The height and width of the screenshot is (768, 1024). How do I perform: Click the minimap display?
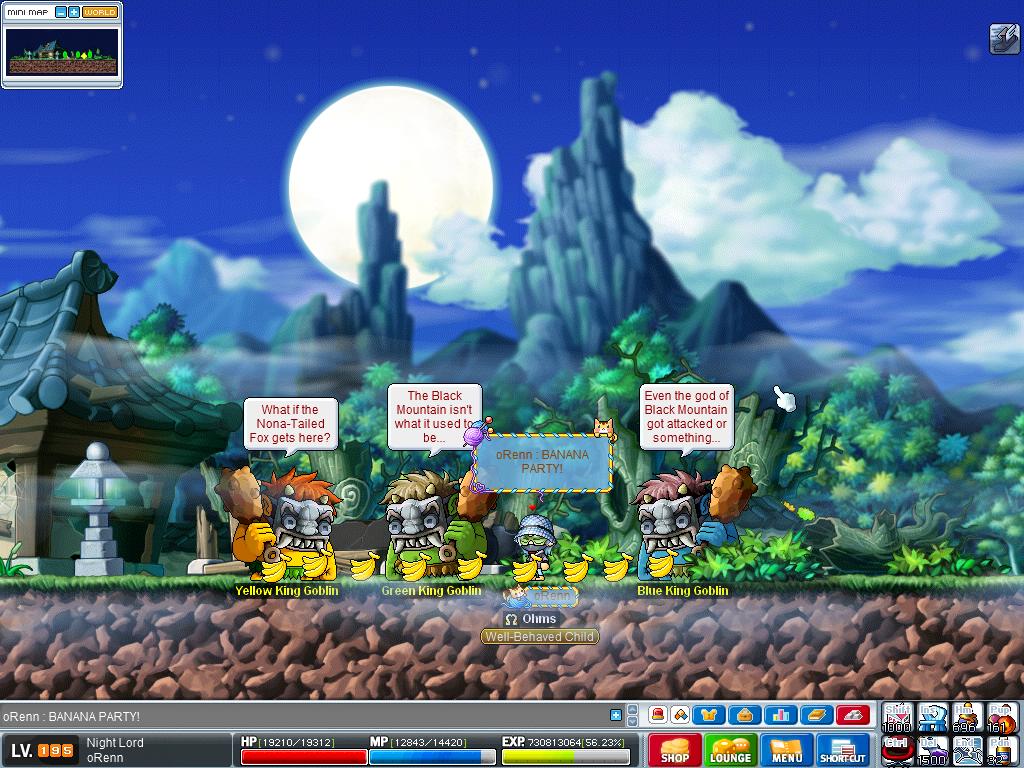[62, 51]
